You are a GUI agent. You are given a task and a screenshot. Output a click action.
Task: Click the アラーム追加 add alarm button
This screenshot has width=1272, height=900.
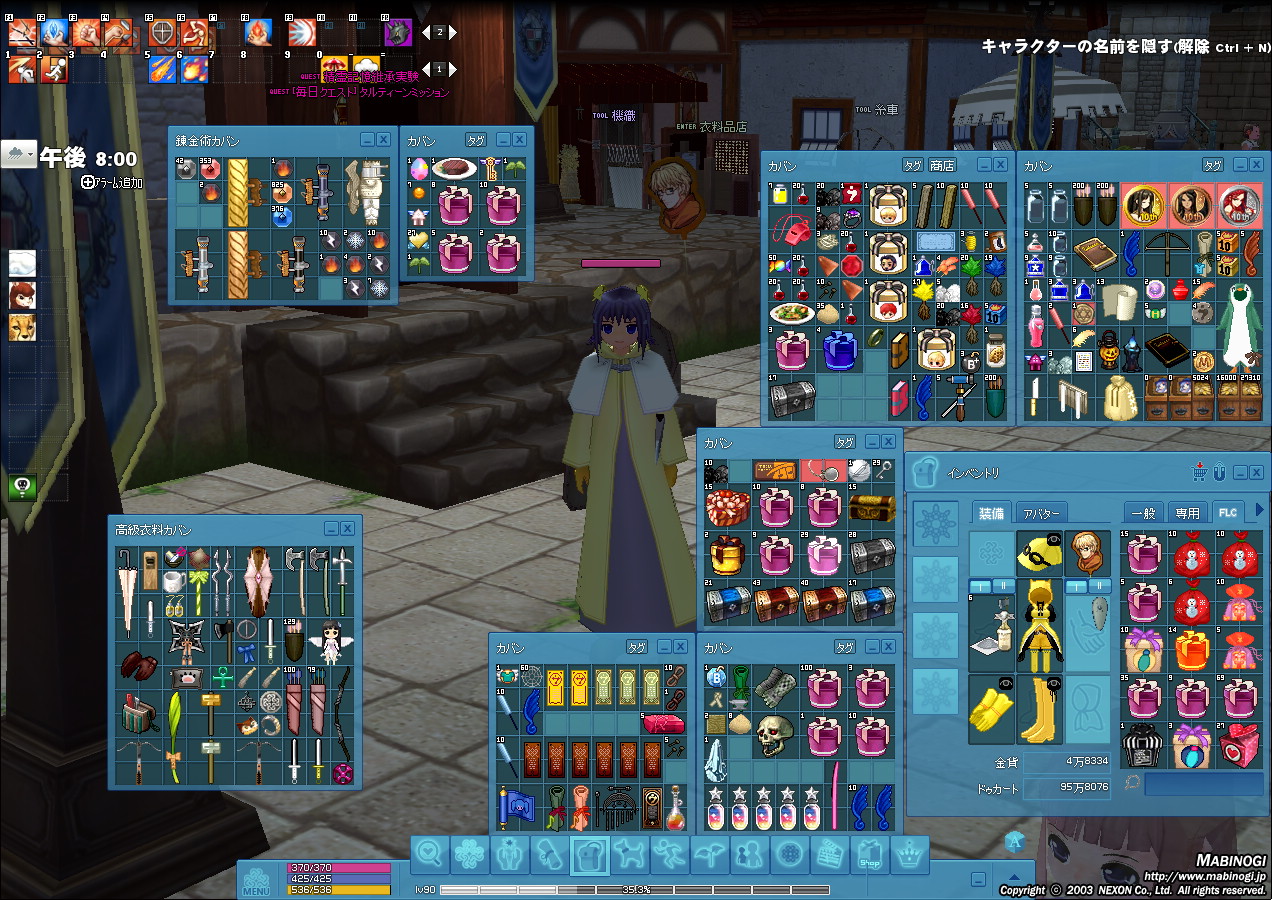(x=112, y=183)
